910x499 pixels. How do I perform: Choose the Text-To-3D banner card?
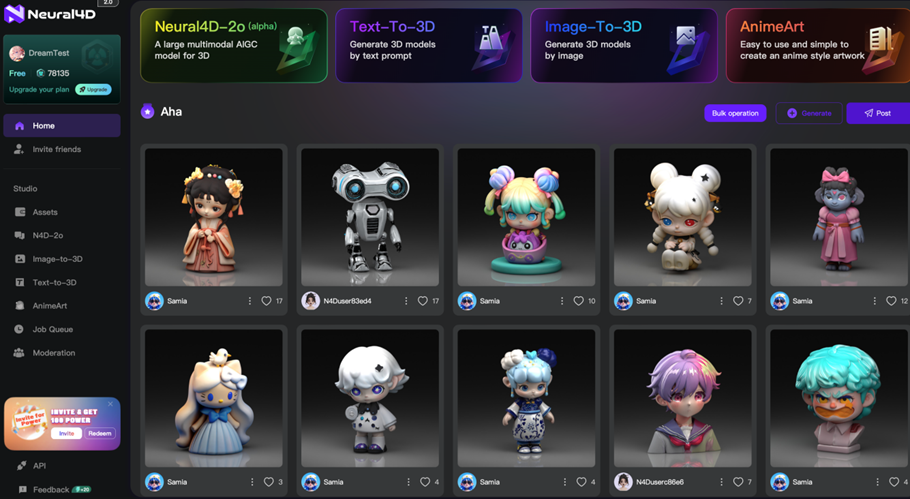pos(429,45)
